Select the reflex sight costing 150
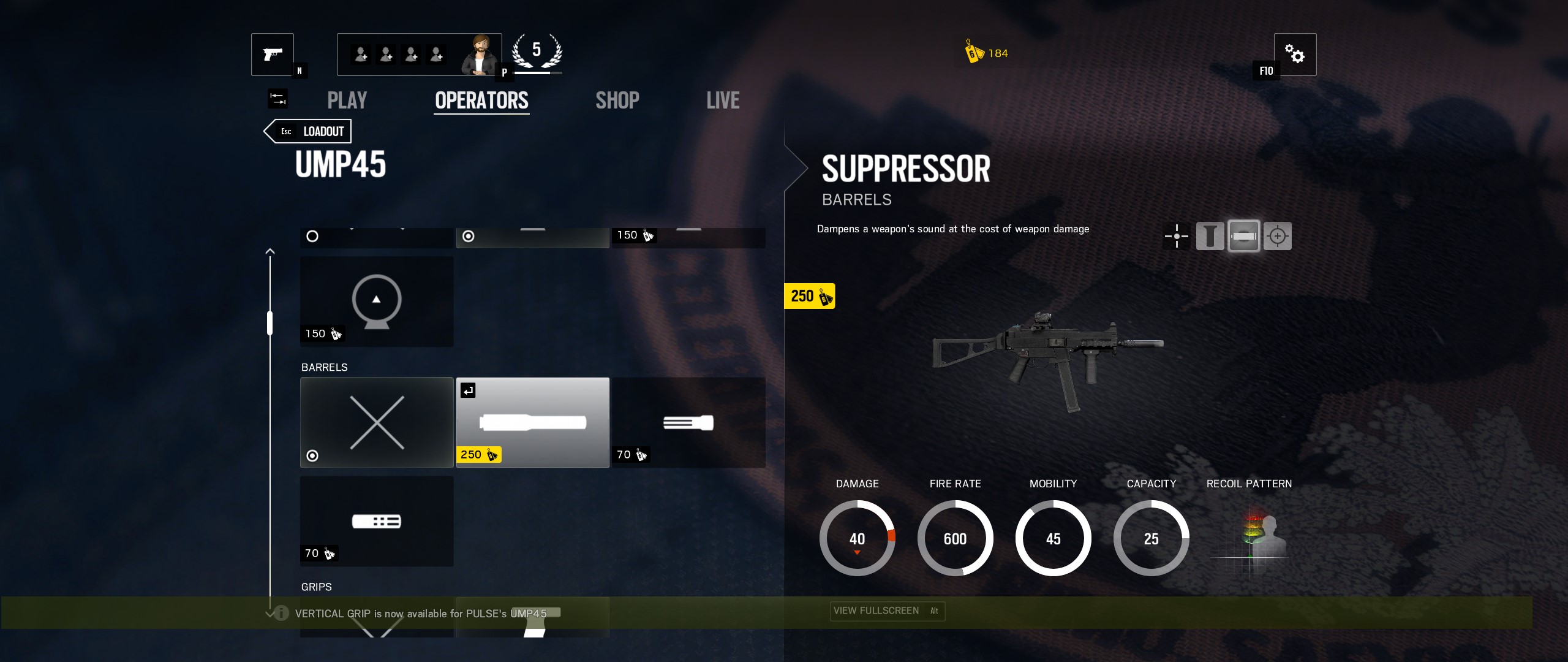Screen dimensions: 1568x662 click(377, 301)
